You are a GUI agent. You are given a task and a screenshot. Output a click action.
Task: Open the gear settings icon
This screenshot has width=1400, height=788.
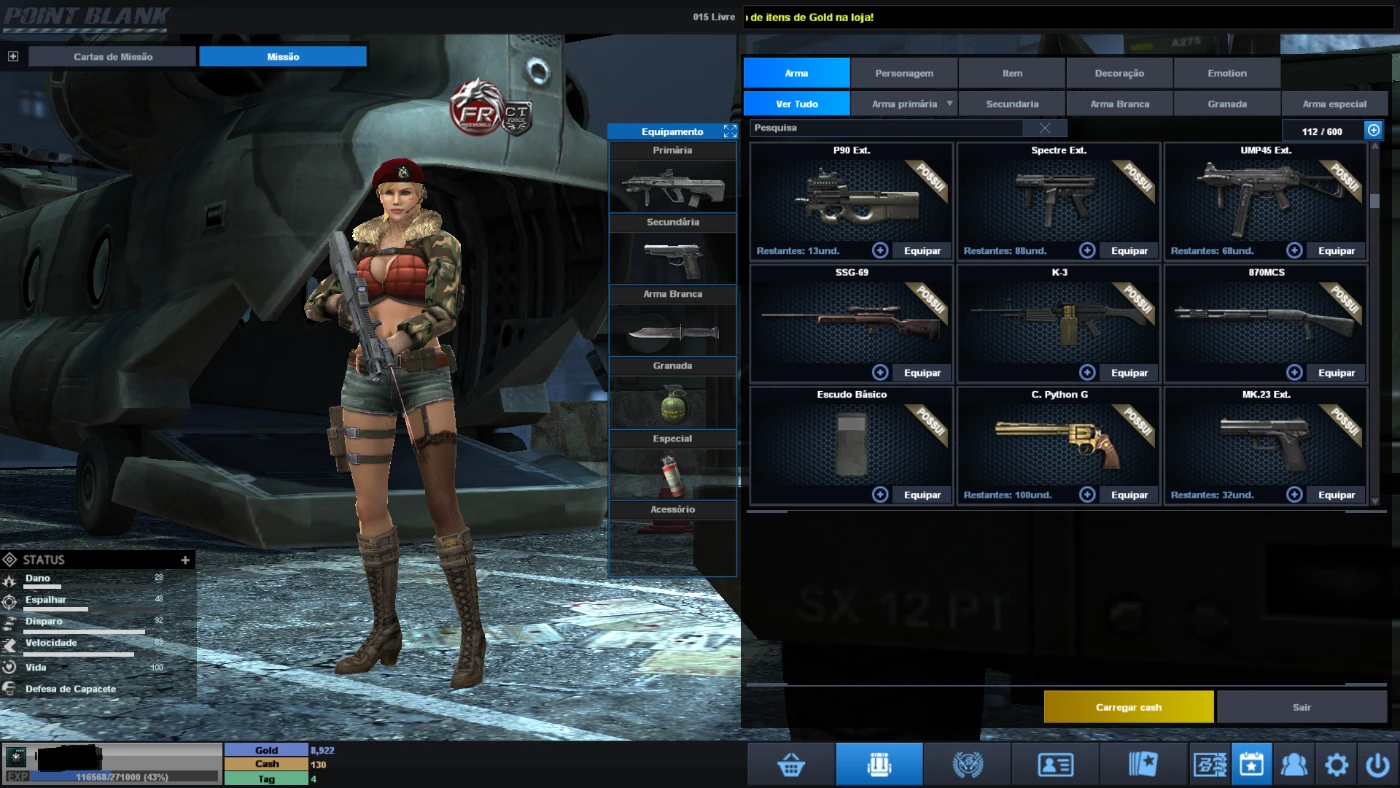(x=1336, y=765)
